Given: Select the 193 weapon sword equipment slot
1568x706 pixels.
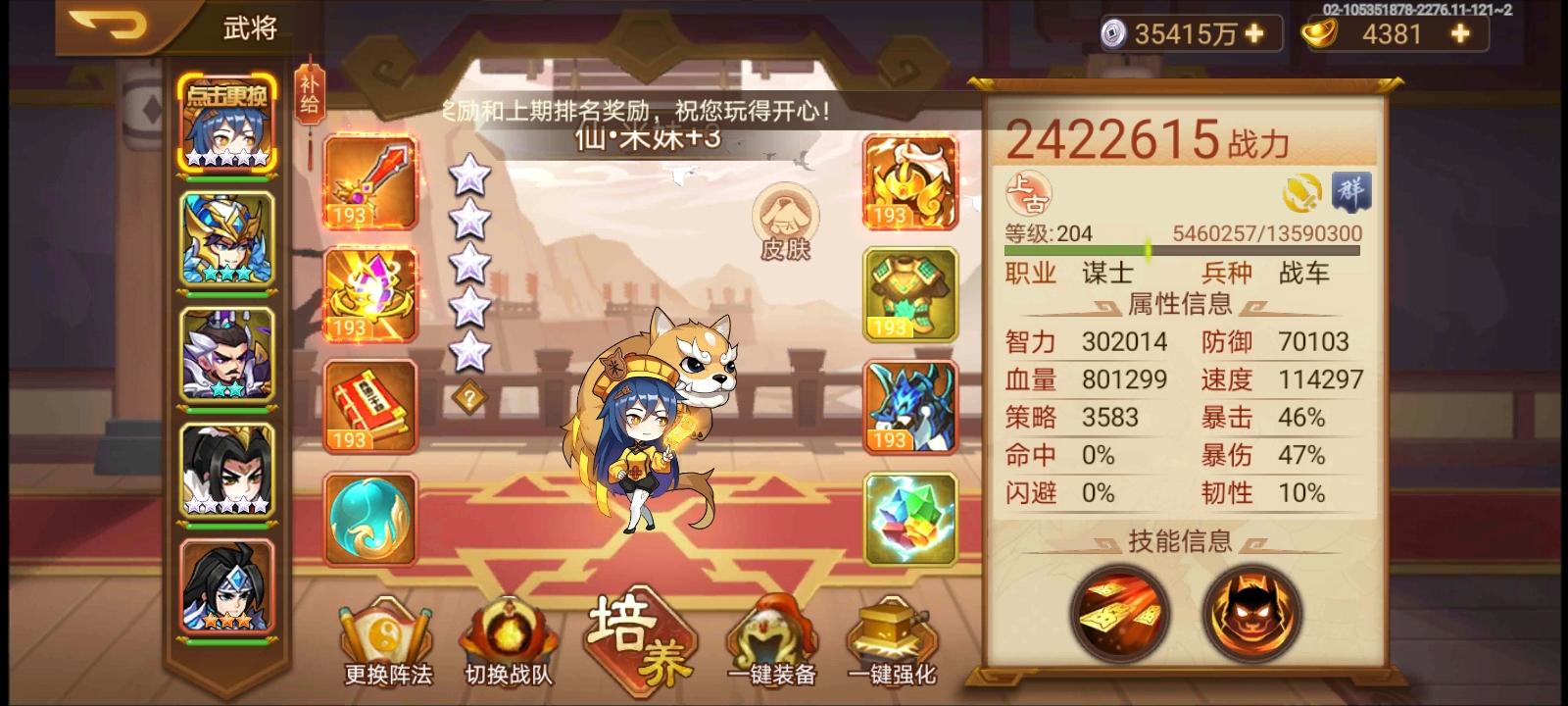Looking at the screenshot, I should 370,181.
